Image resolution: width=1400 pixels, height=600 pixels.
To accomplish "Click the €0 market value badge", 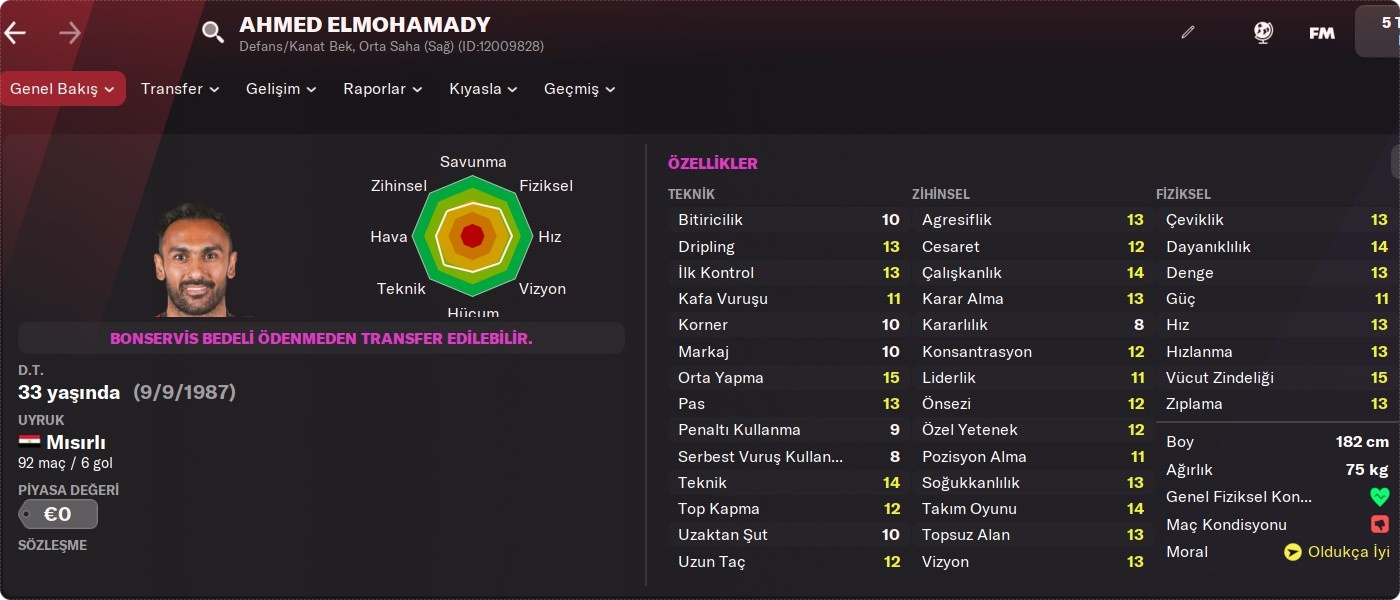I will click(x=58, y=514).
